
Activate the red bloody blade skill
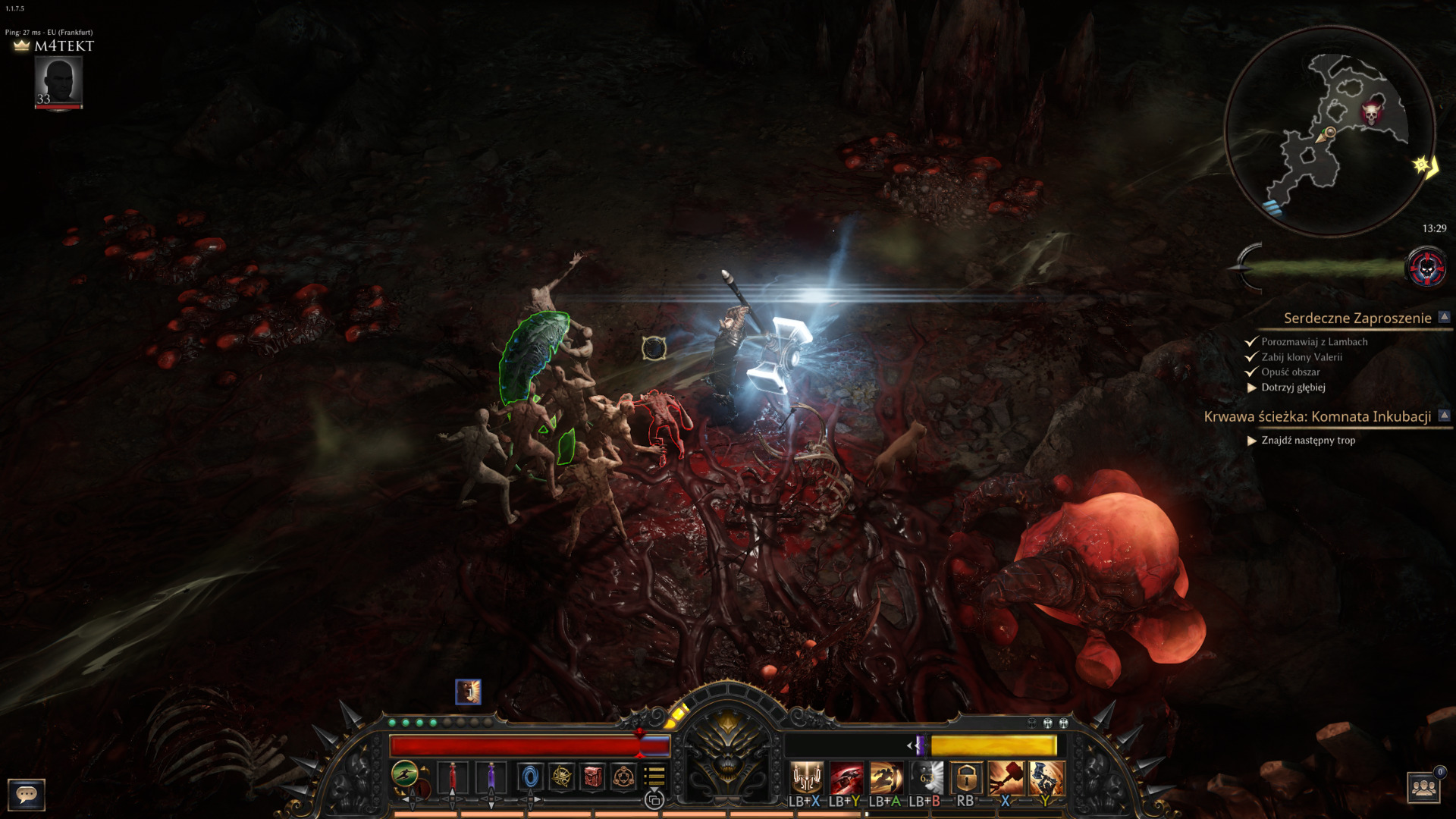point(846,777)
